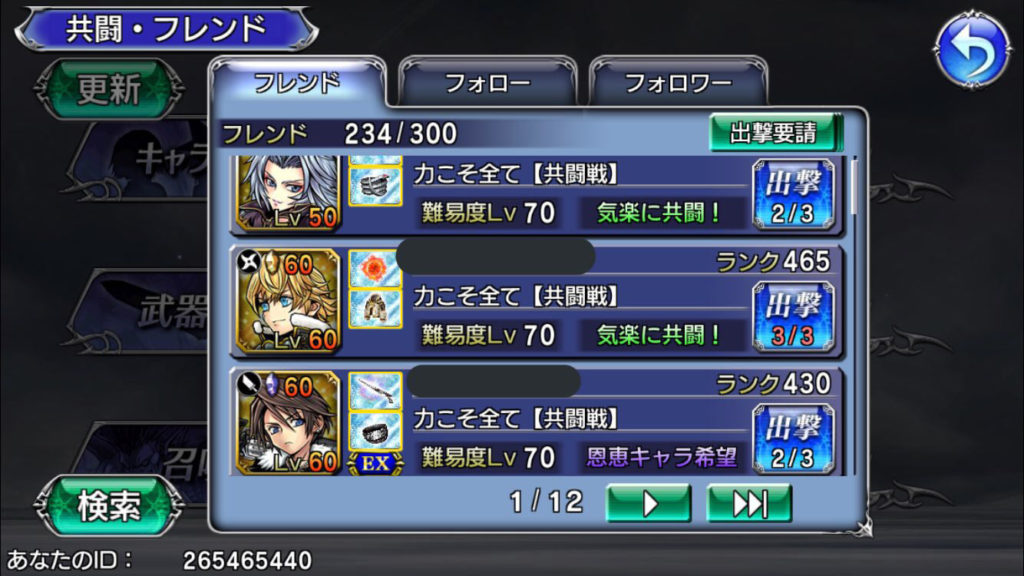The image size is (1024, 576).
Task: Select the blonde Lv 60 character portrait
Action: pyautogui.click(x=288, y=301)
